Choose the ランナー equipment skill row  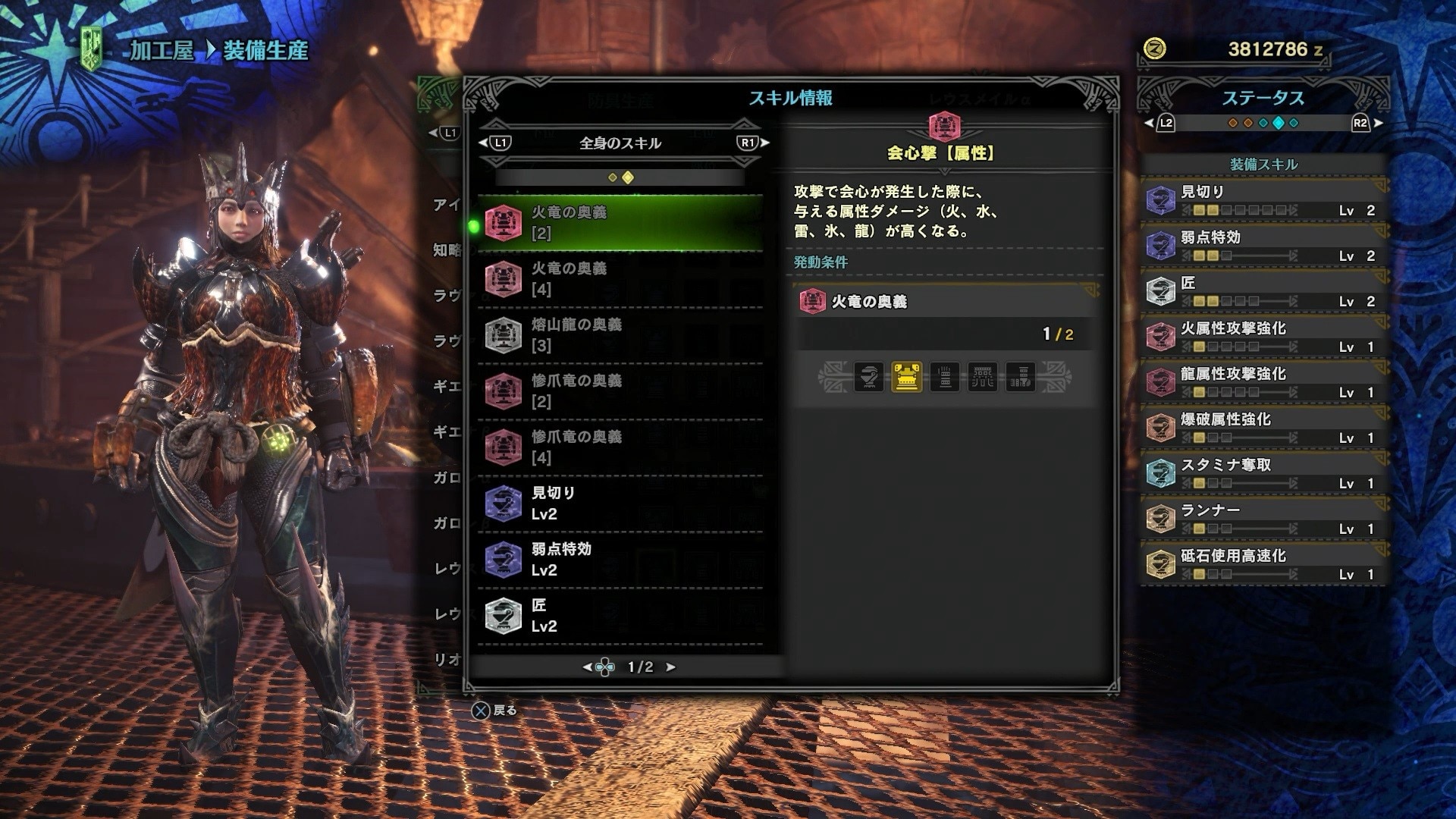(1263, 518)
